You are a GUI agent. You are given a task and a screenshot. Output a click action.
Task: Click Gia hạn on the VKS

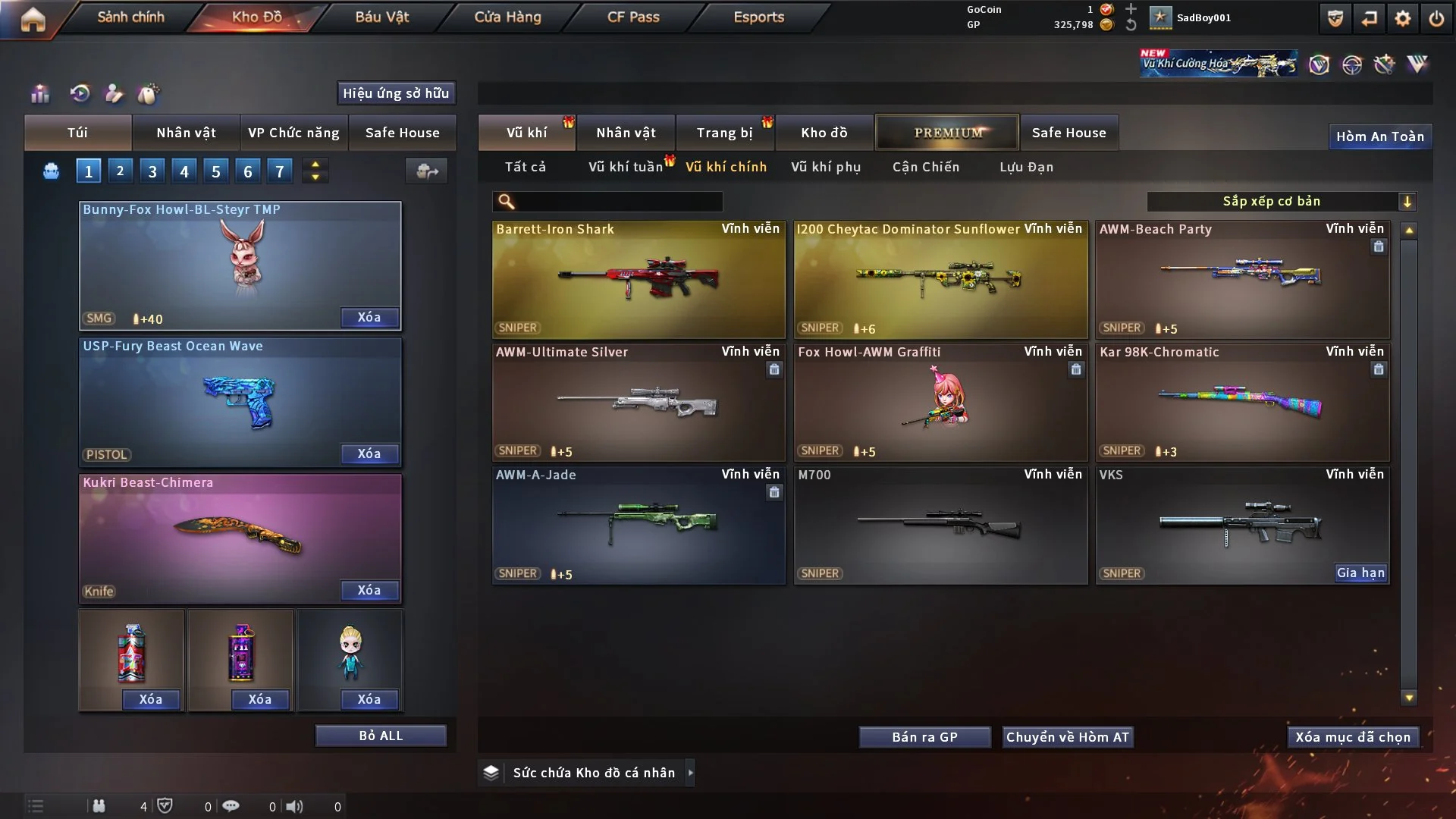pos(1360,573)
